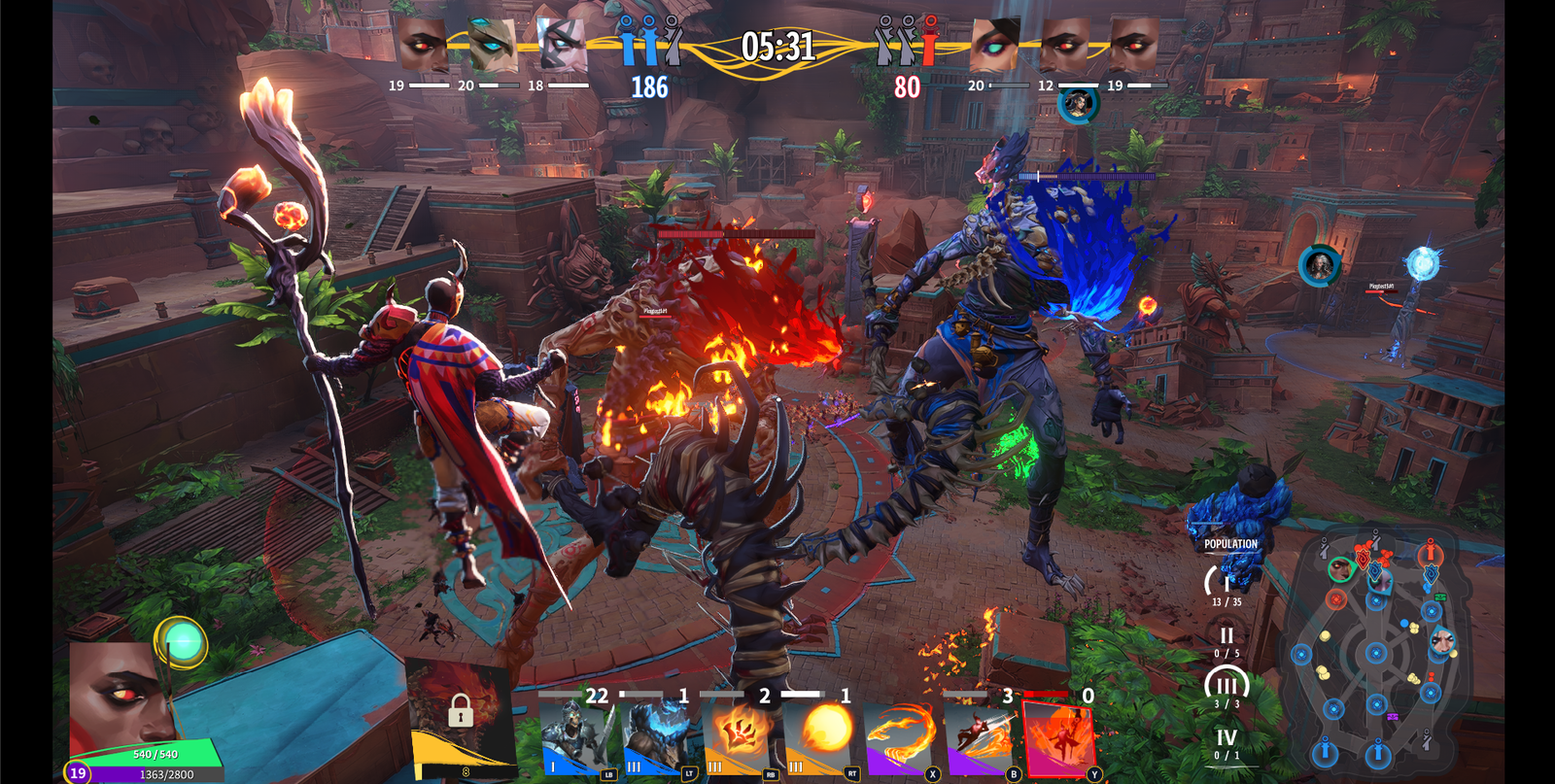This screenshot has height=784, width=1555.
Task: Activate the fiery claw ability on the RB slot
Action: tap(741, 733)
